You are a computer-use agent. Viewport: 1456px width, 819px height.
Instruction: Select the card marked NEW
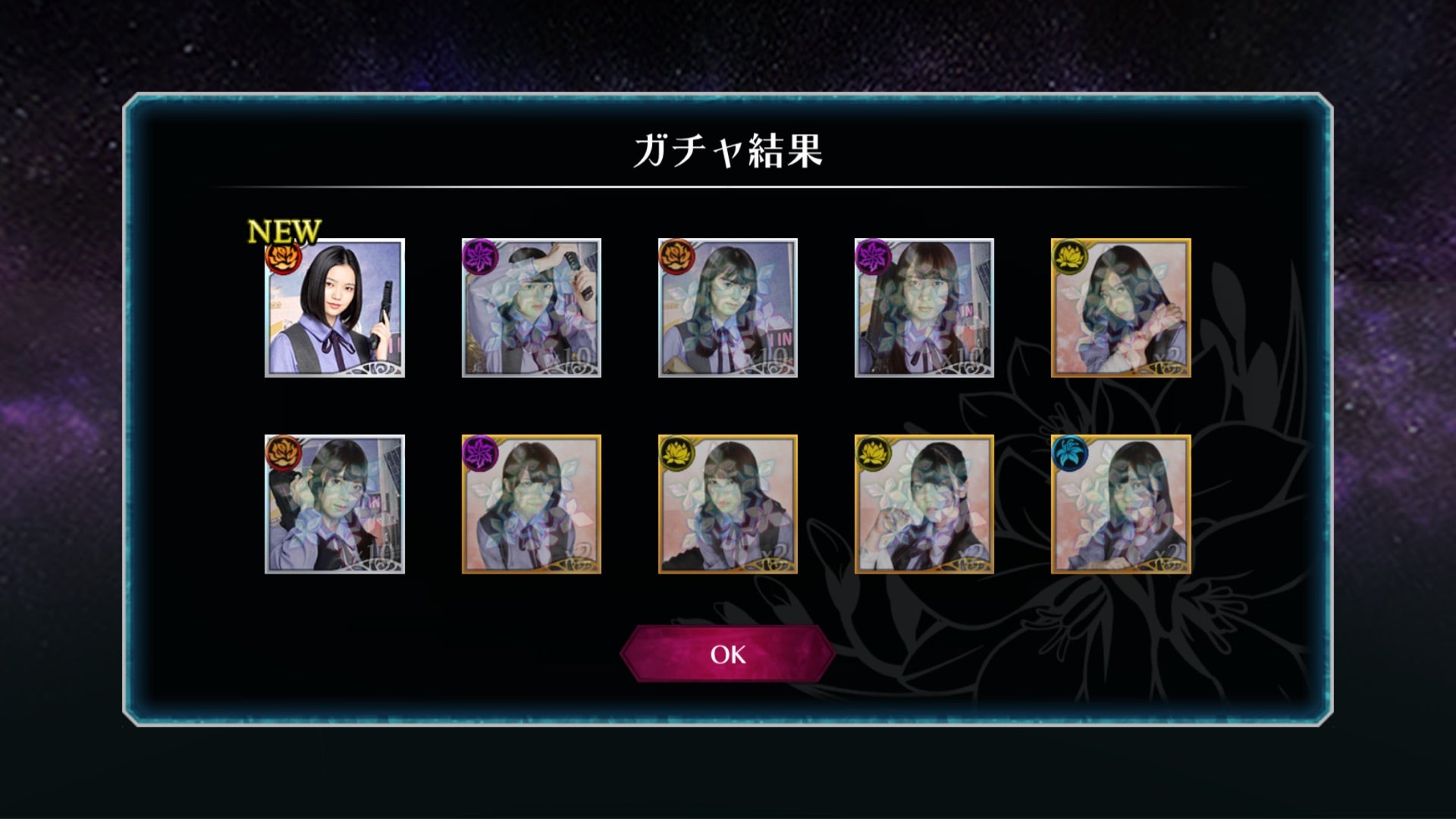coord(334,308)
